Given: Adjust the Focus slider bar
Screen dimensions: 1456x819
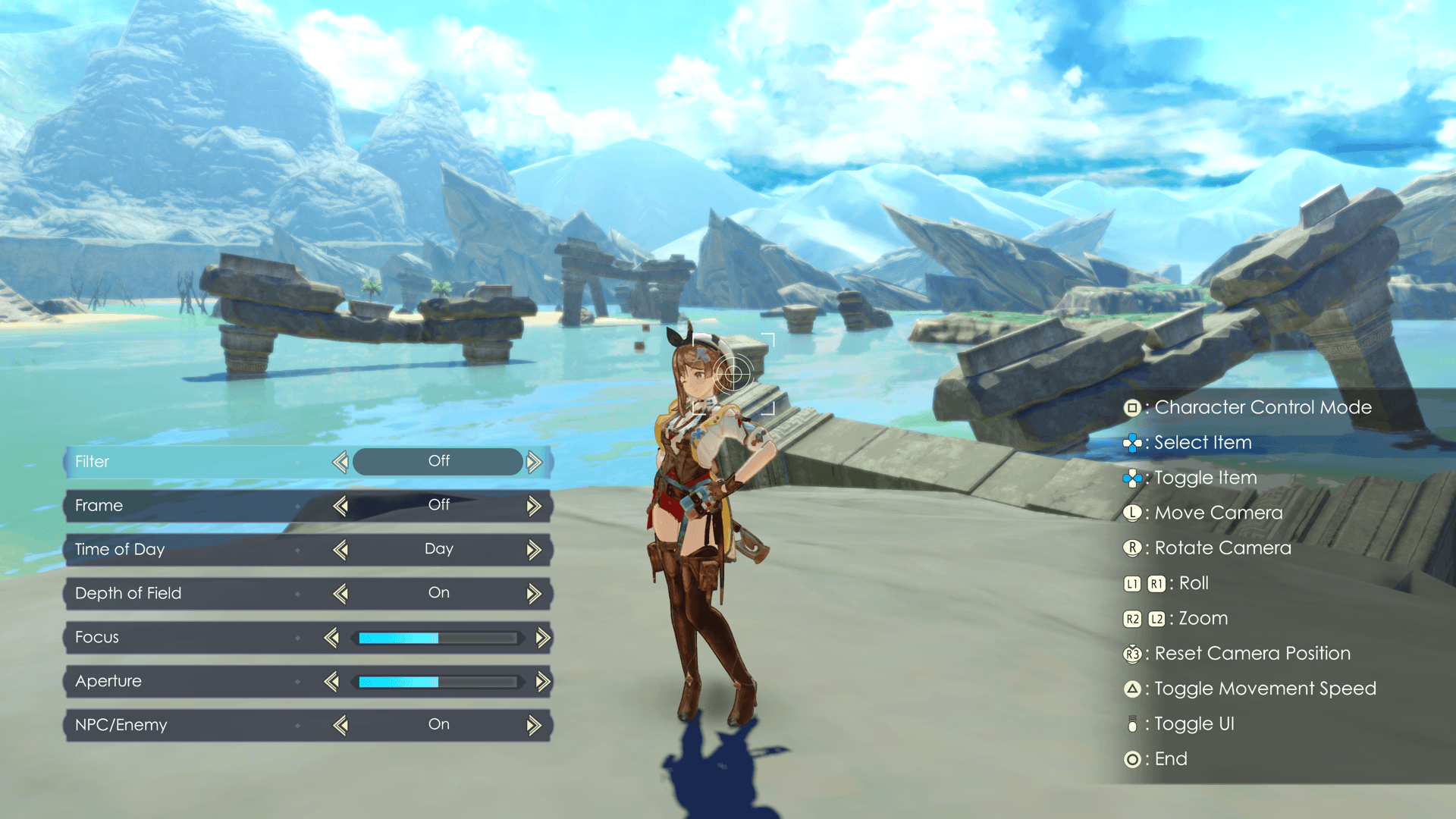Looking at the screenshot, I should point(438,638).
